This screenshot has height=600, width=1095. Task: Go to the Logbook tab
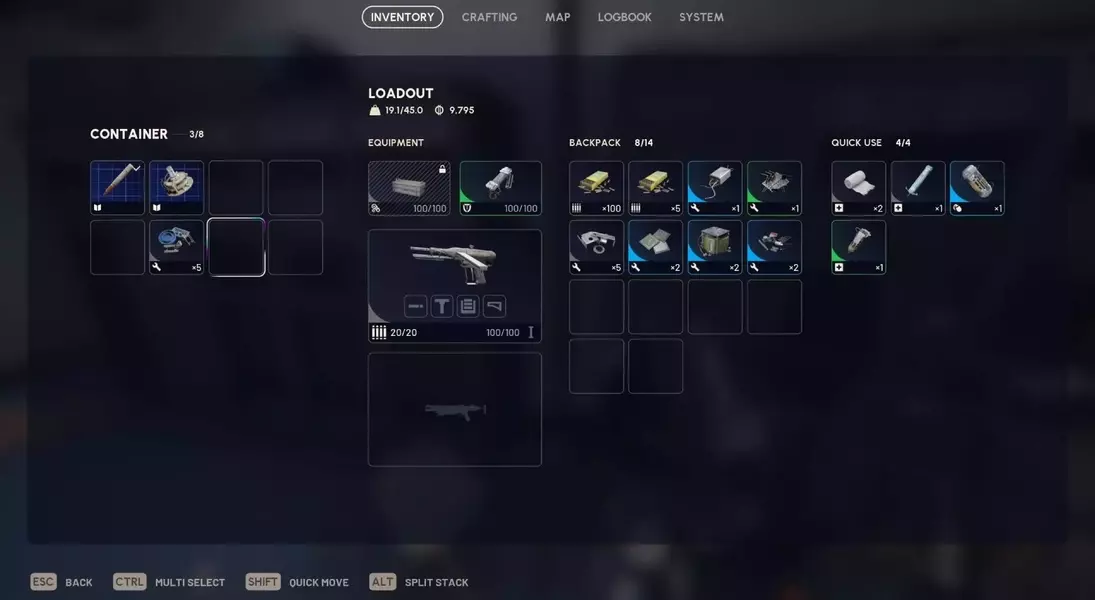(x=624, y=17)
